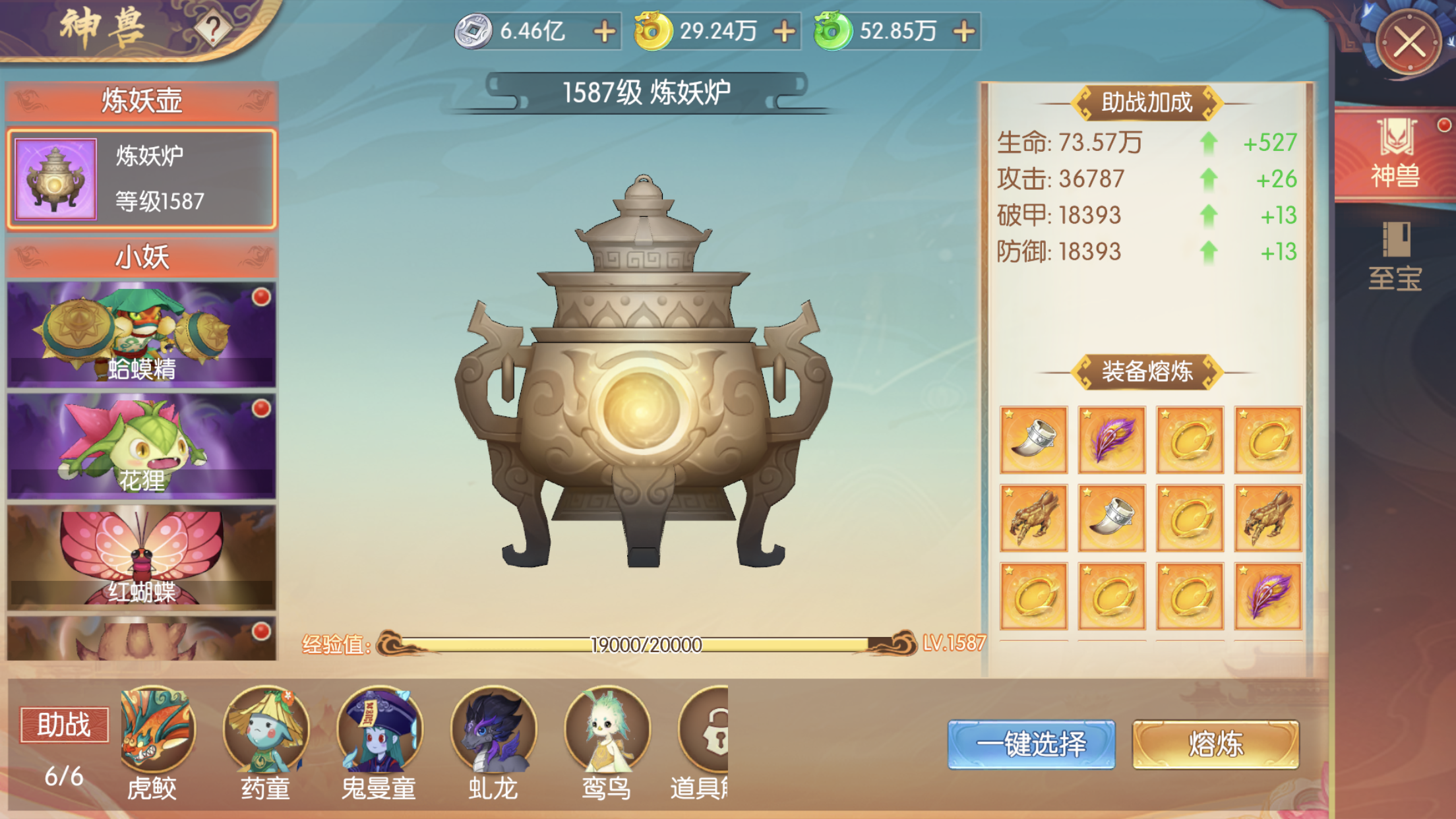1456x819 pixels.
Task: Add more silver coins (6.46亿)
Action: 604,31
